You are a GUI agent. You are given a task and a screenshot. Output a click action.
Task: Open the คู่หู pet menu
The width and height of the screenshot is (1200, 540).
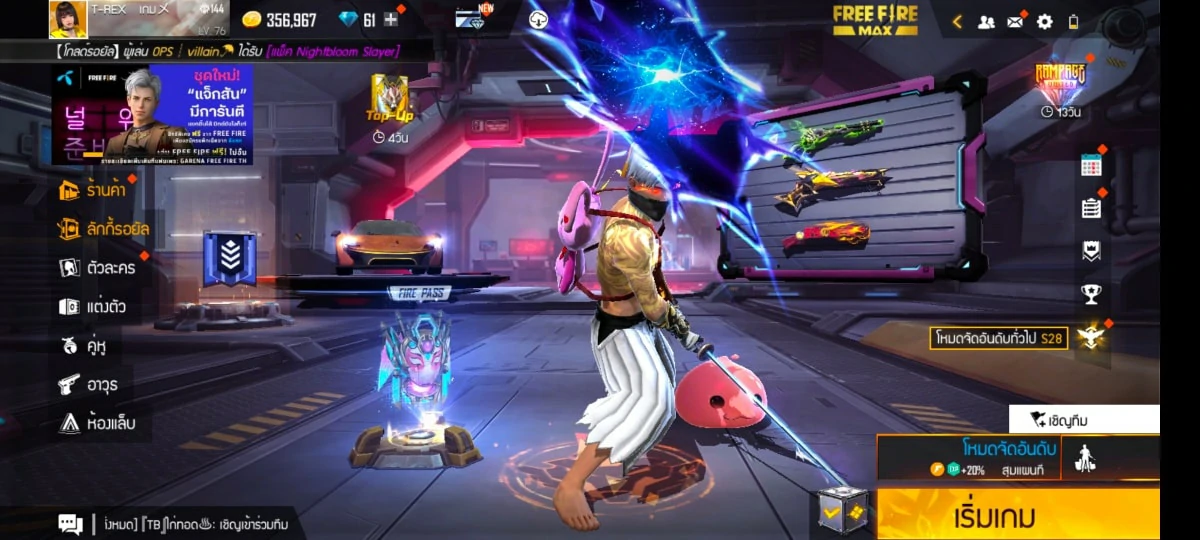(x=83, y=346)
